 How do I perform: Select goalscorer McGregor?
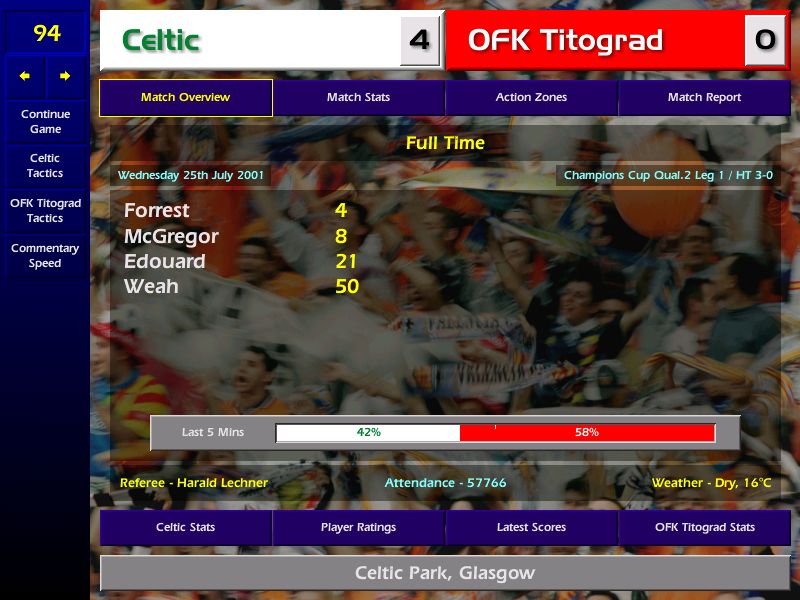(171, 236)
